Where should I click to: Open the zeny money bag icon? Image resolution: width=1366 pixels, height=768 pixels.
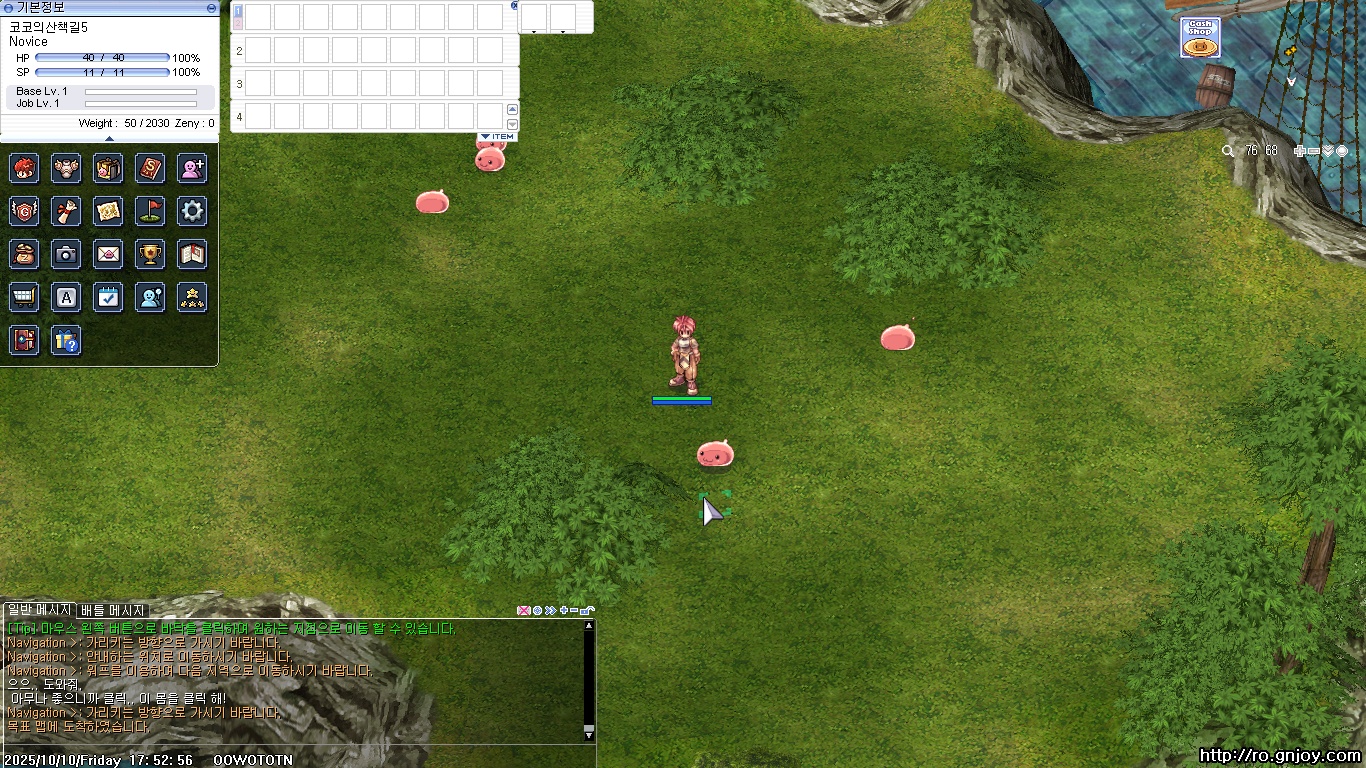[24, 255]
